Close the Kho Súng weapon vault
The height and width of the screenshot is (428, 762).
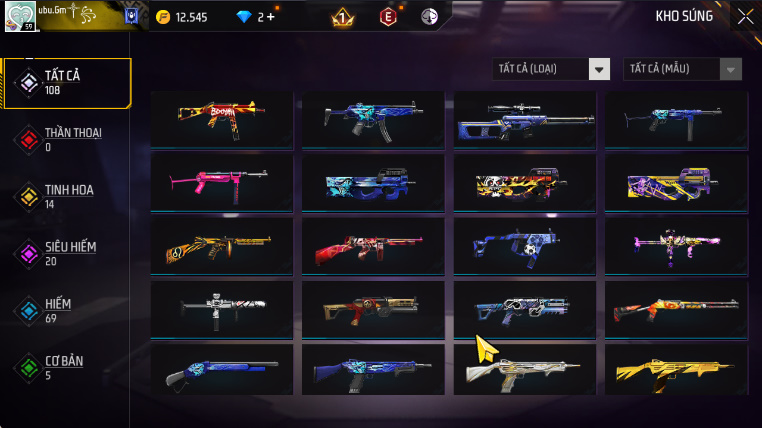745,16
